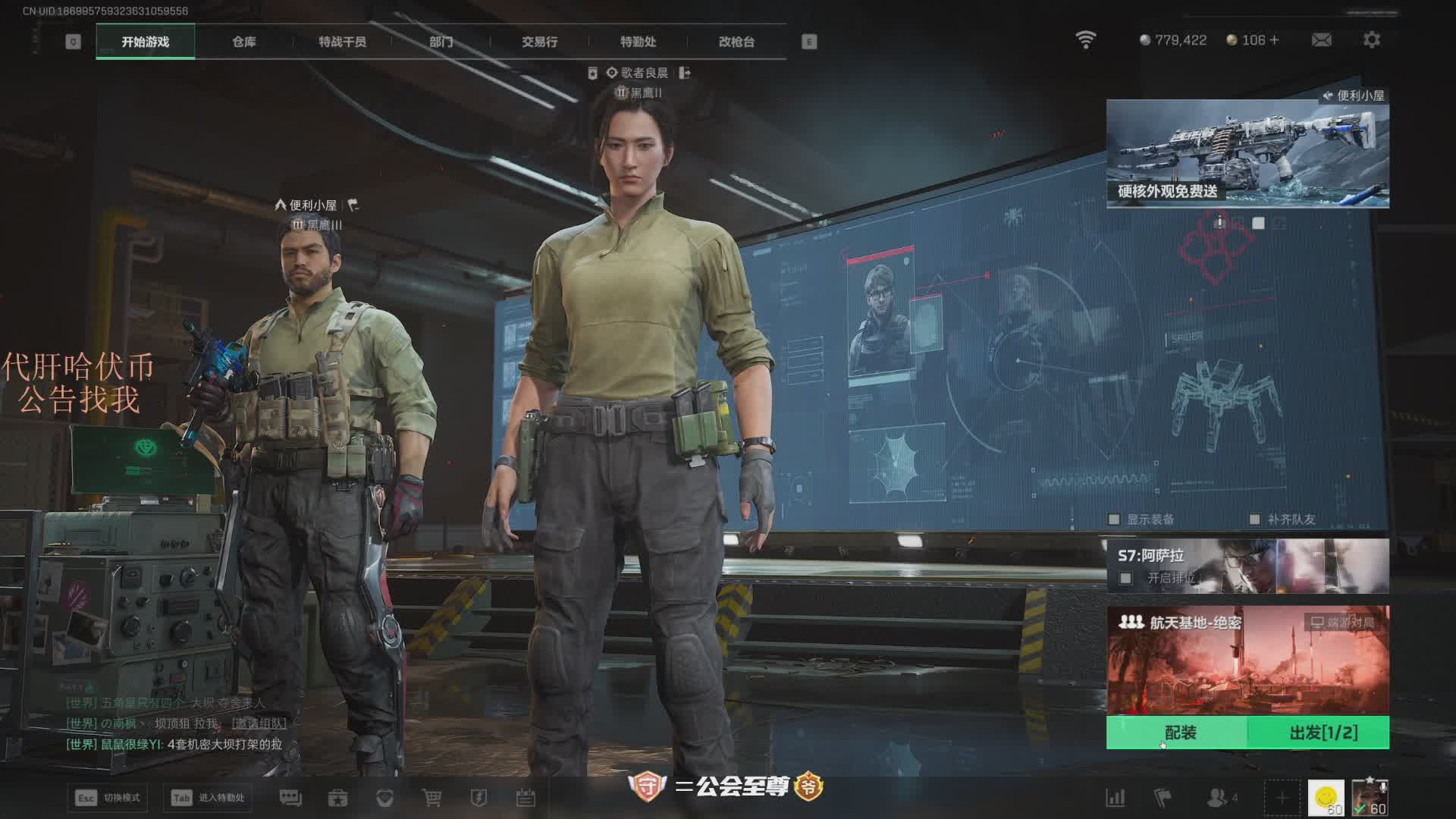Switch to the 仓库 tab
The width and height of the screenshot is (1456, 819).
pyautogui.click(x=243, y=42)
